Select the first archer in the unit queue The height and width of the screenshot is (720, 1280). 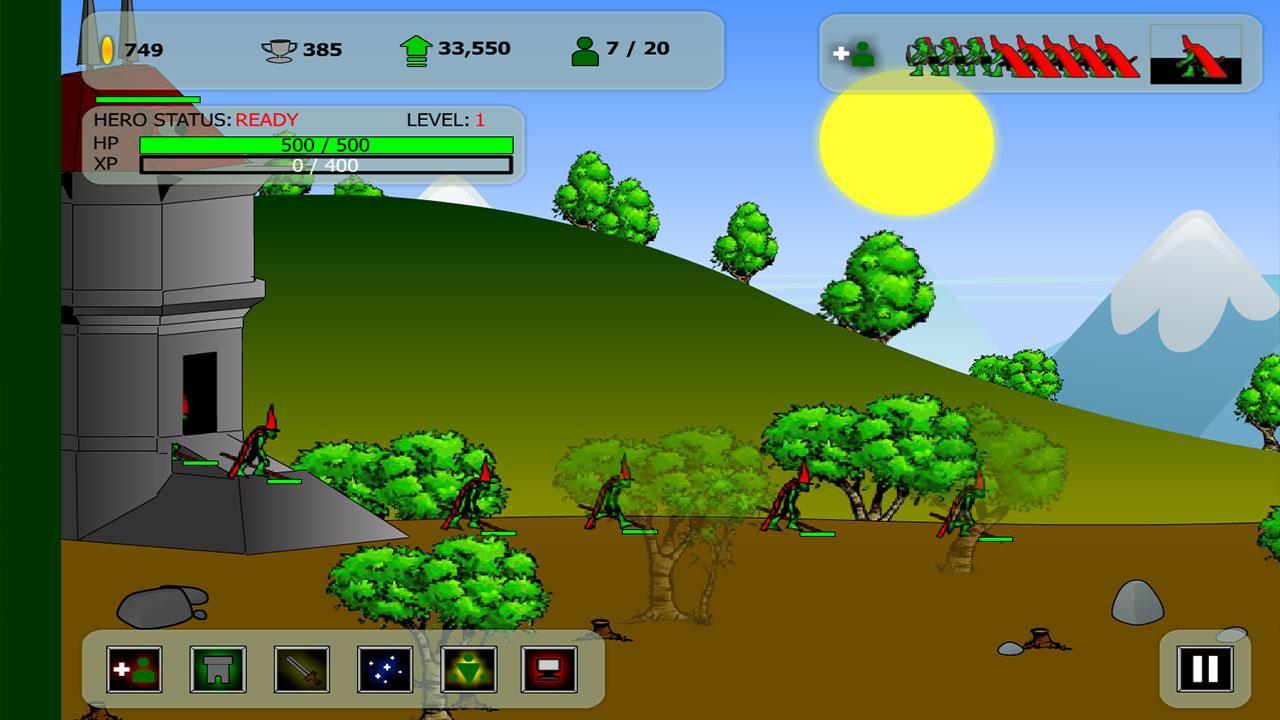(x=918, y=55)
